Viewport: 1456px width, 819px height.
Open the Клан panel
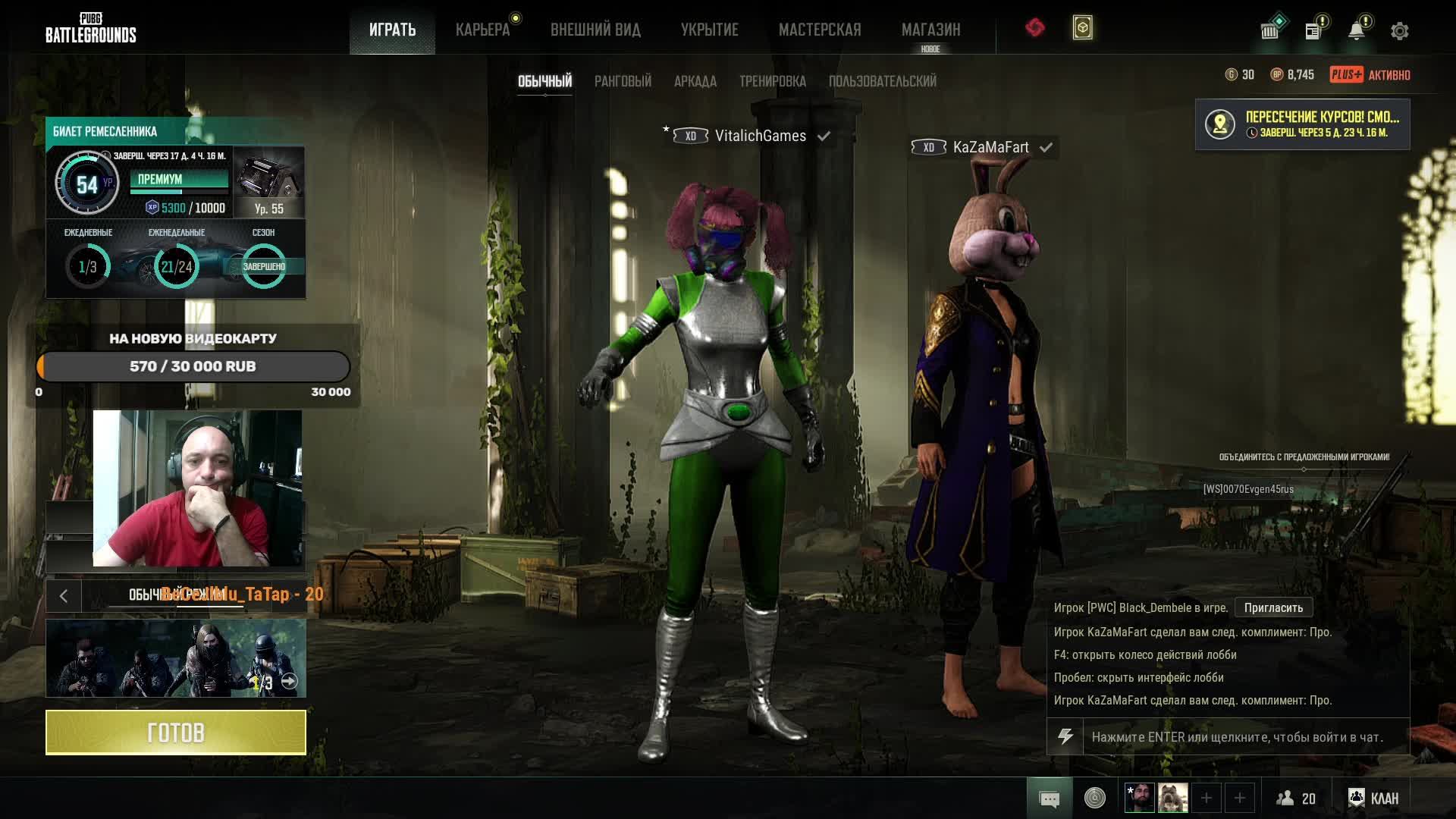click(1373, 798)
